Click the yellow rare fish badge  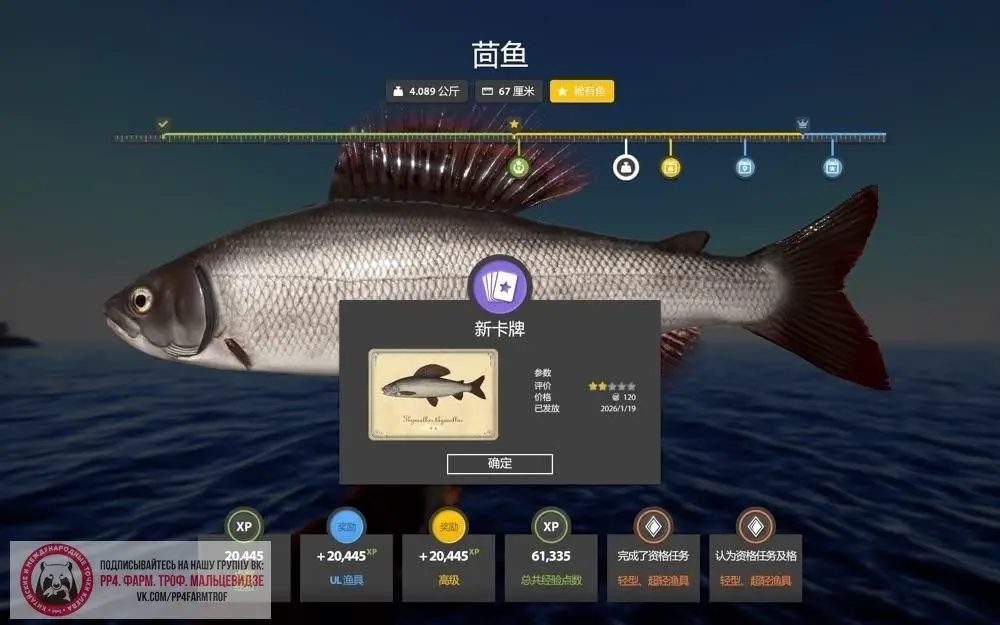tap(582, 91)
